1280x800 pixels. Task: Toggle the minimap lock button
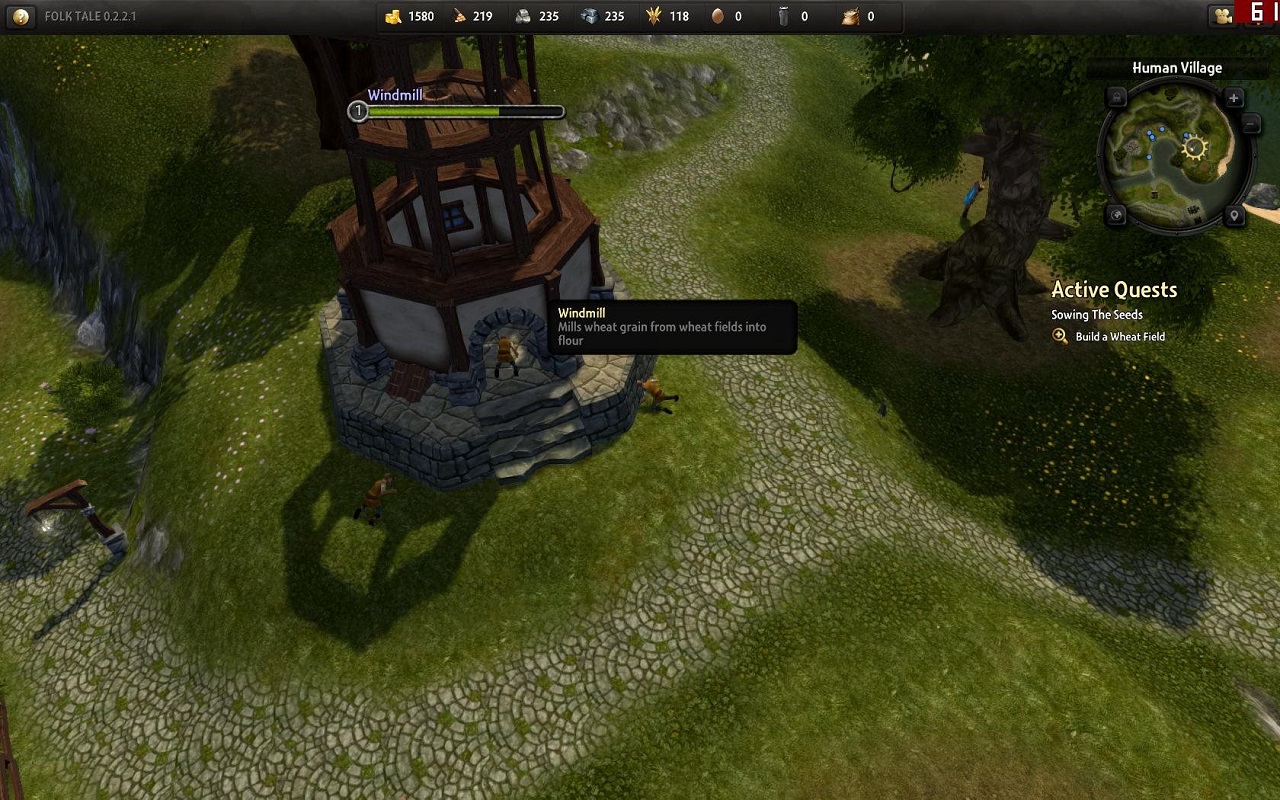click(x=1117, y=98)
